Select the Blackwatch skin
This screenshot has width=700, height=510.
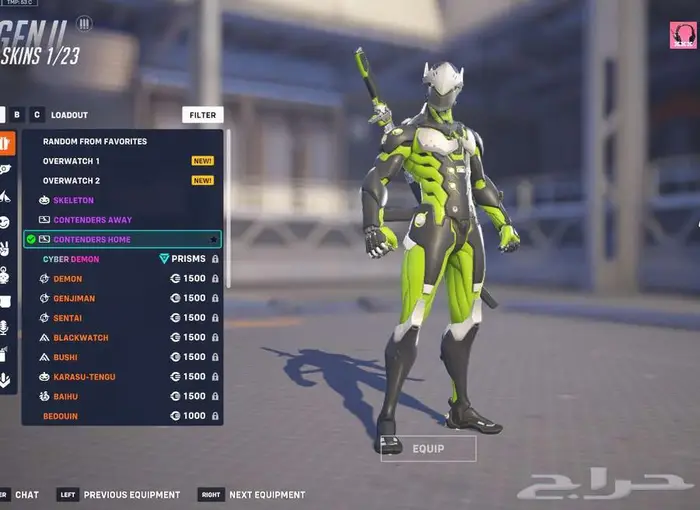pos(81,338)
